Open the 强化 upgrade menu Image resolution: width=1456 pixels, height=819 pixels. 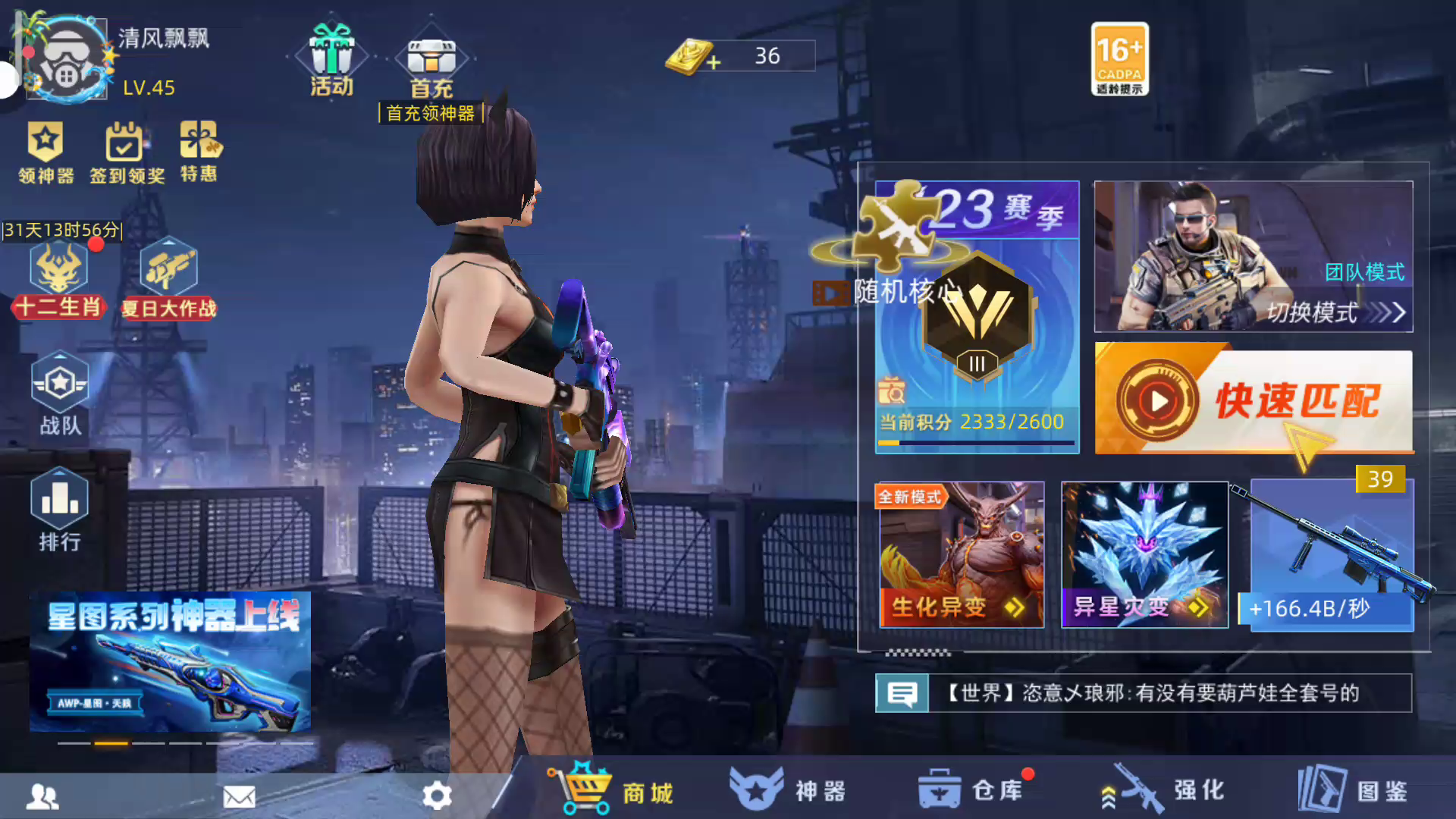(x=1164, y=790)
